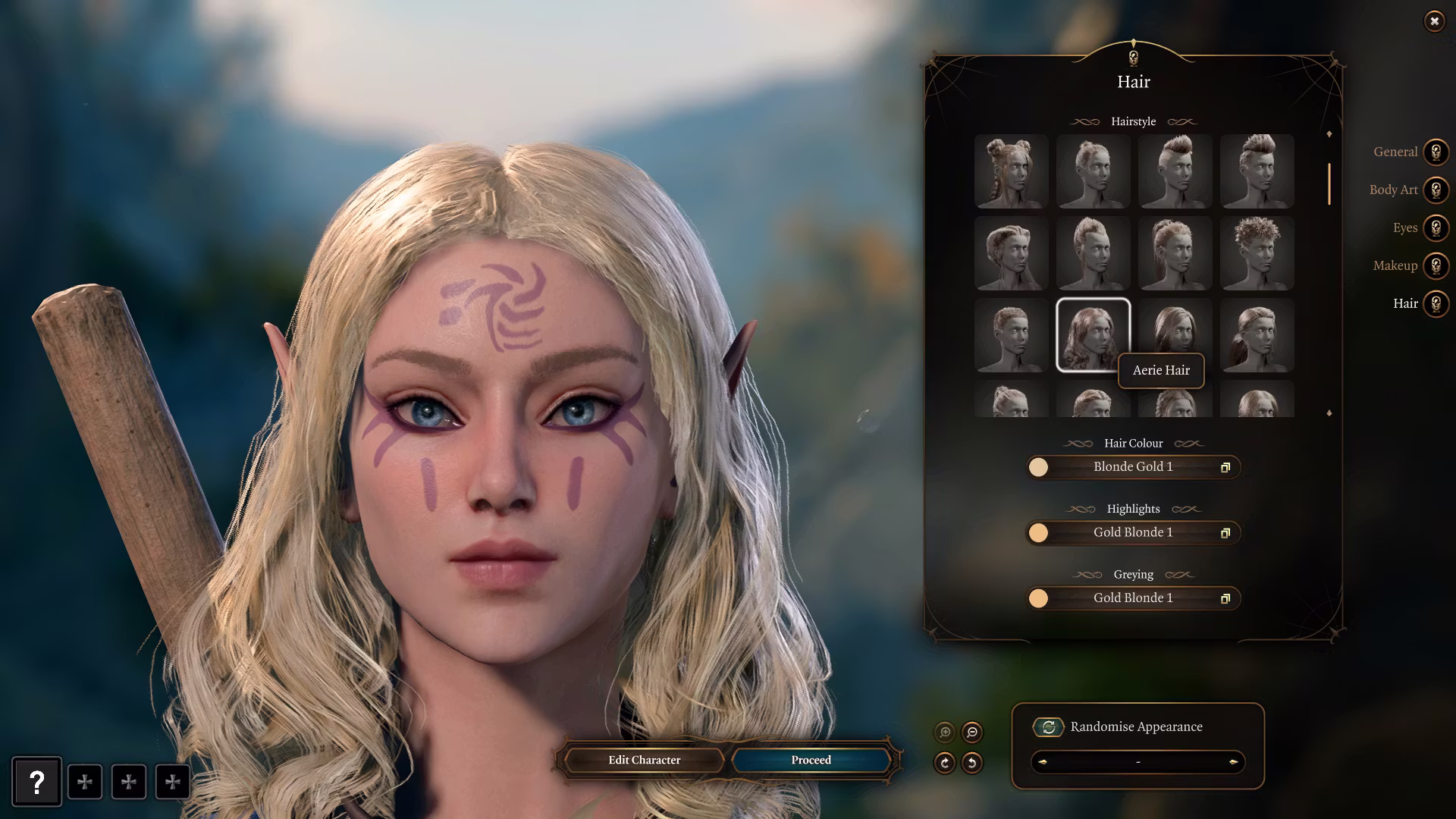
Task: Choose the curly afro hairstyle thumbnail
Action: click(1257, 253)
